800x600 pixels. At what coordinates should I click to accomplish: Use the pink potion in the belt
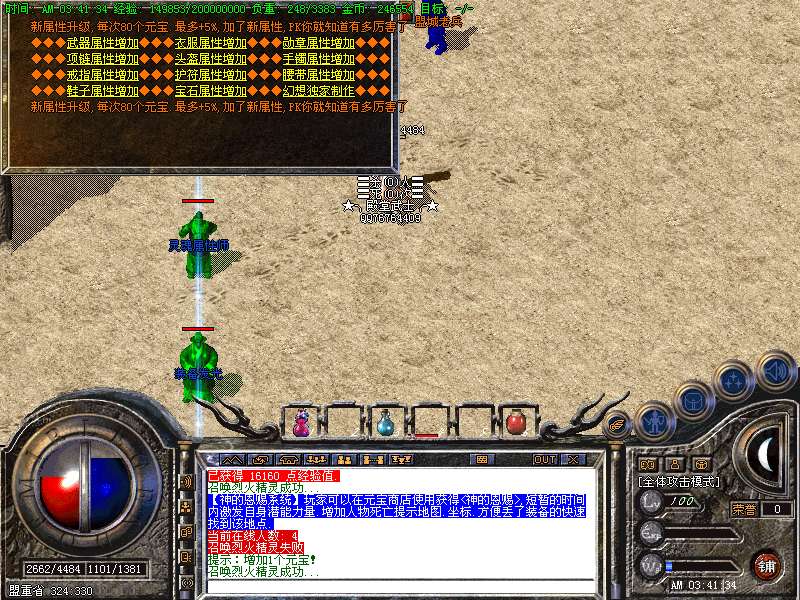[x=300, y=423]
